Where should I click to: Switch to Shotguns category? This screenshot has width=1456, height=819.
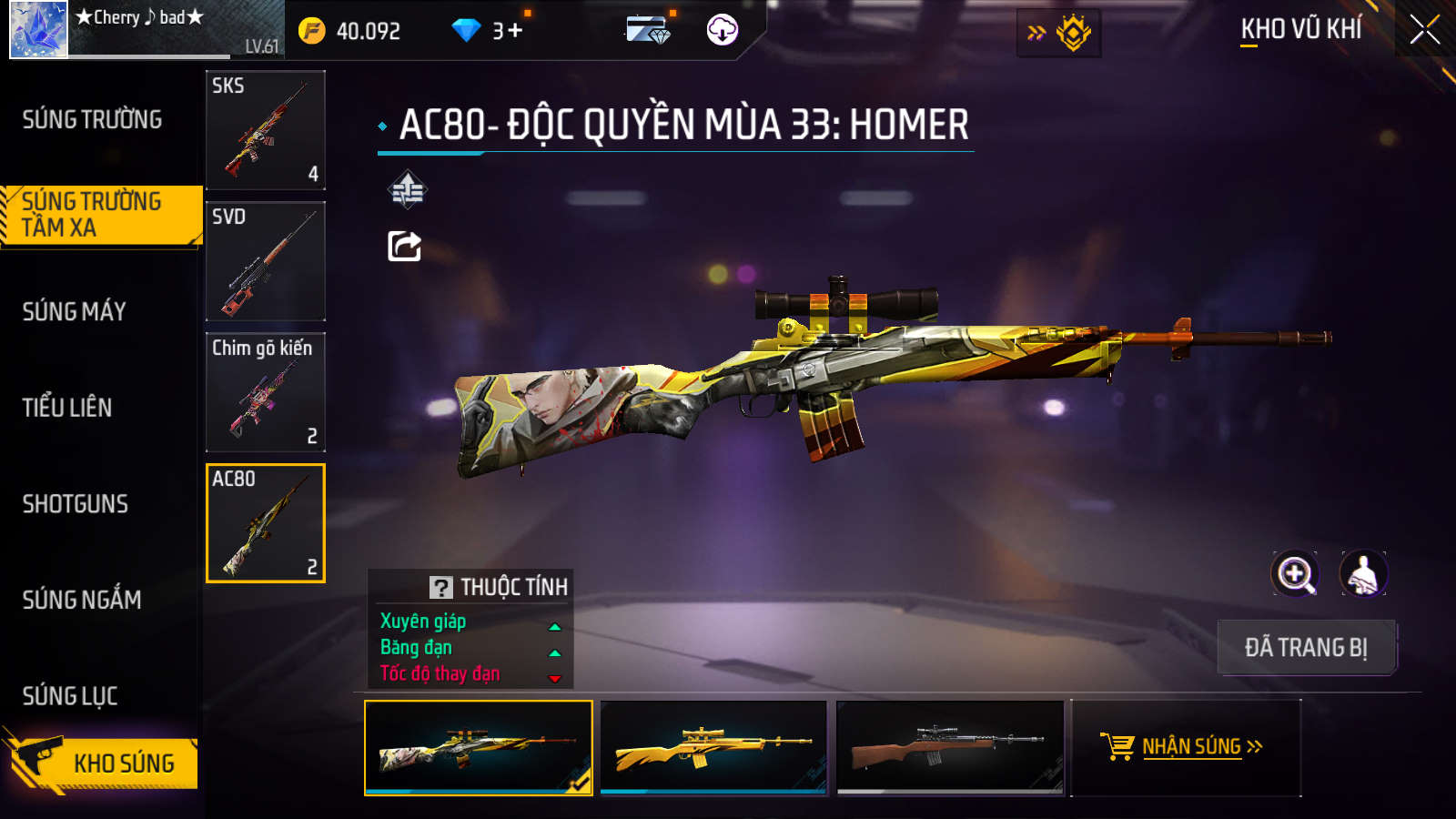pos(76,504)
